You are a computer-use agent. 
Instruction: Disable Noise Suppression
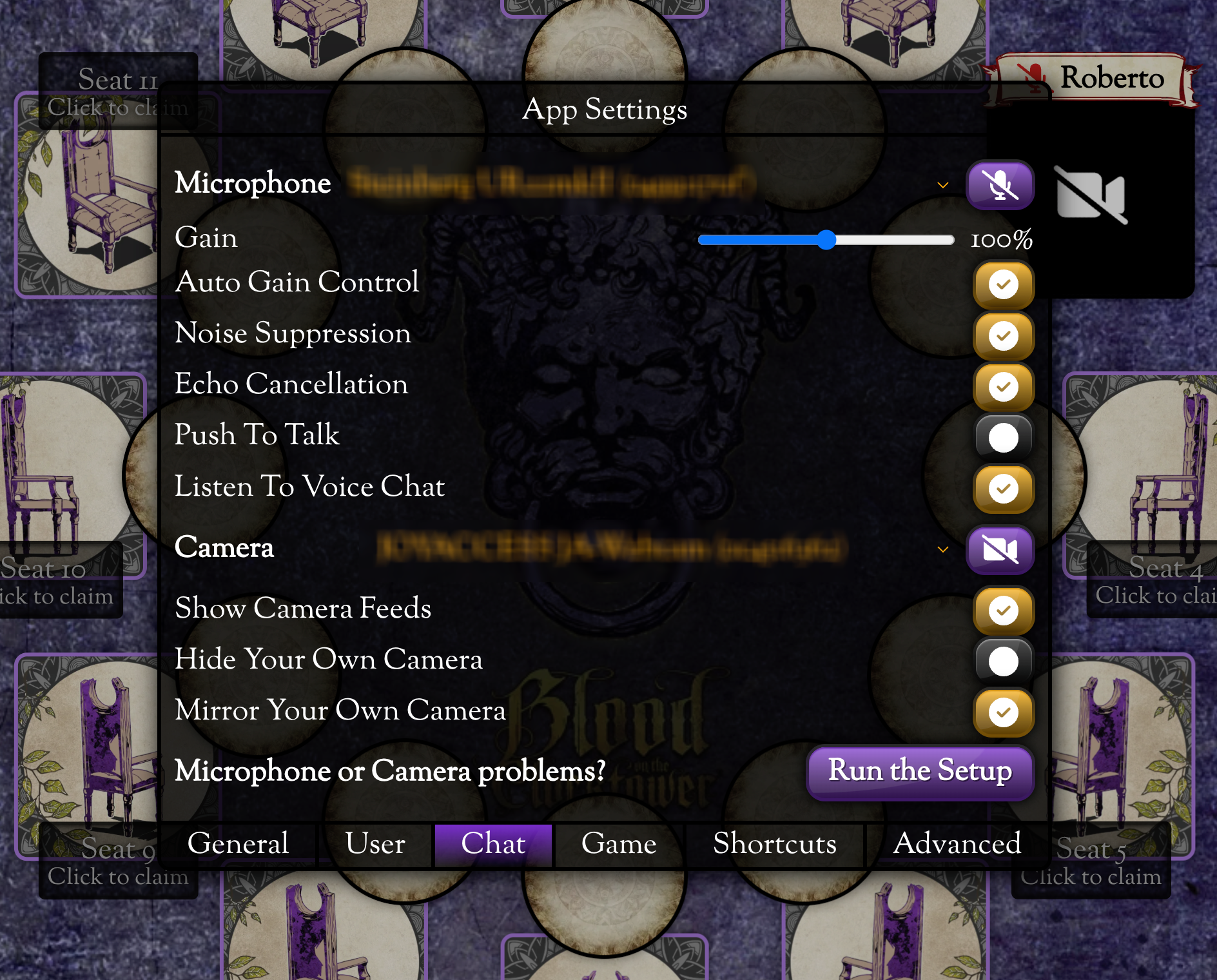1003,336
